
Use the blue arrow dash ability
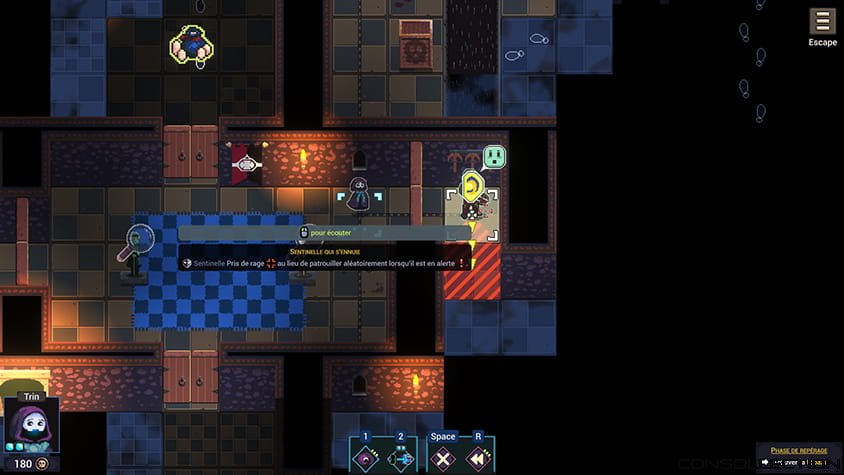pyautogui.click(x=401, y=458)
